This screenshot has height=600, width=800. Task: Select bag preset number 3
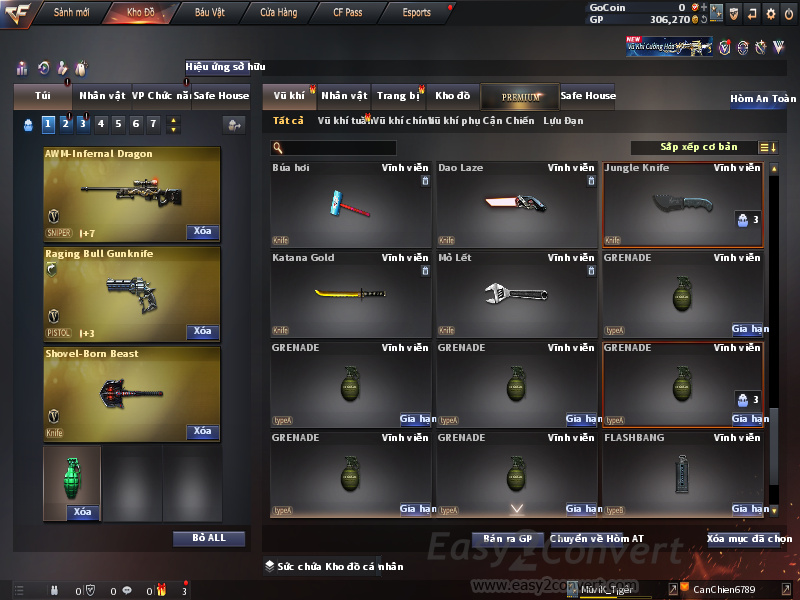click(83, 124)
